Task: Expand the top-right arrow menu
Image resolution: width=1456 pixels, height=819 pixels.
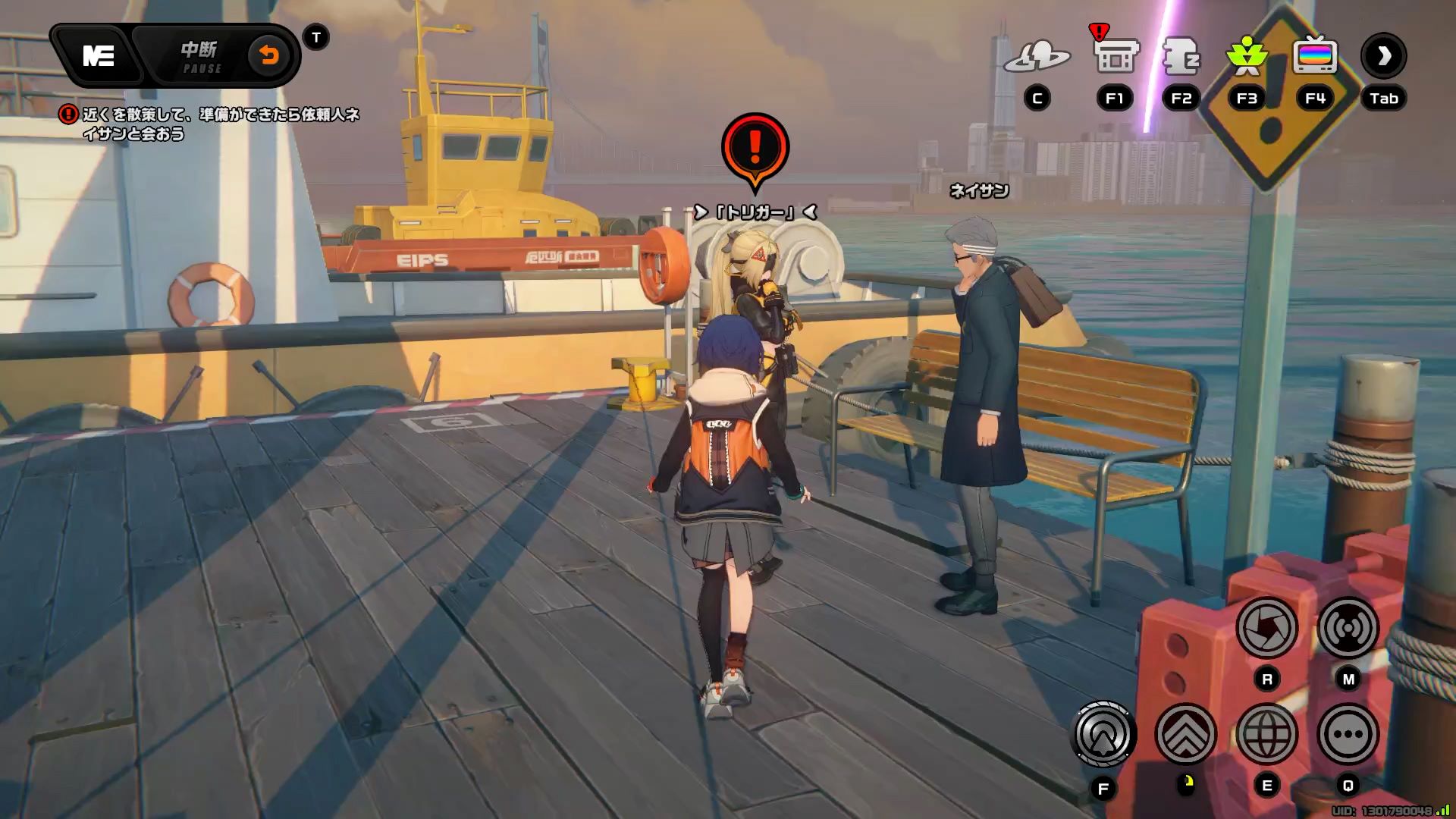Action: click(x=1383, y=56)
